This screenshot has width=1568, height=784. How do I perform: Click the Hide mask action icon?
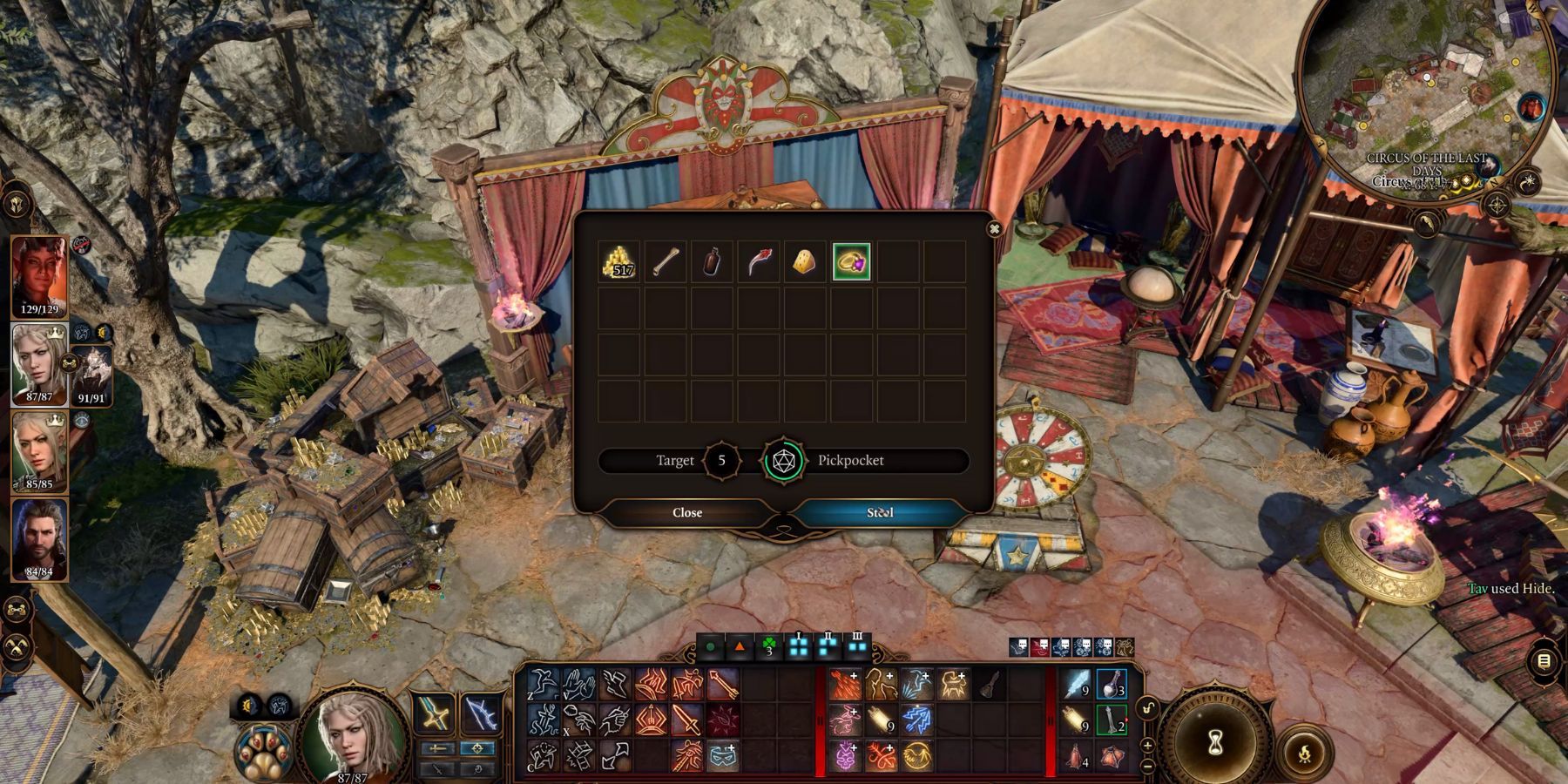coord(723,756)
